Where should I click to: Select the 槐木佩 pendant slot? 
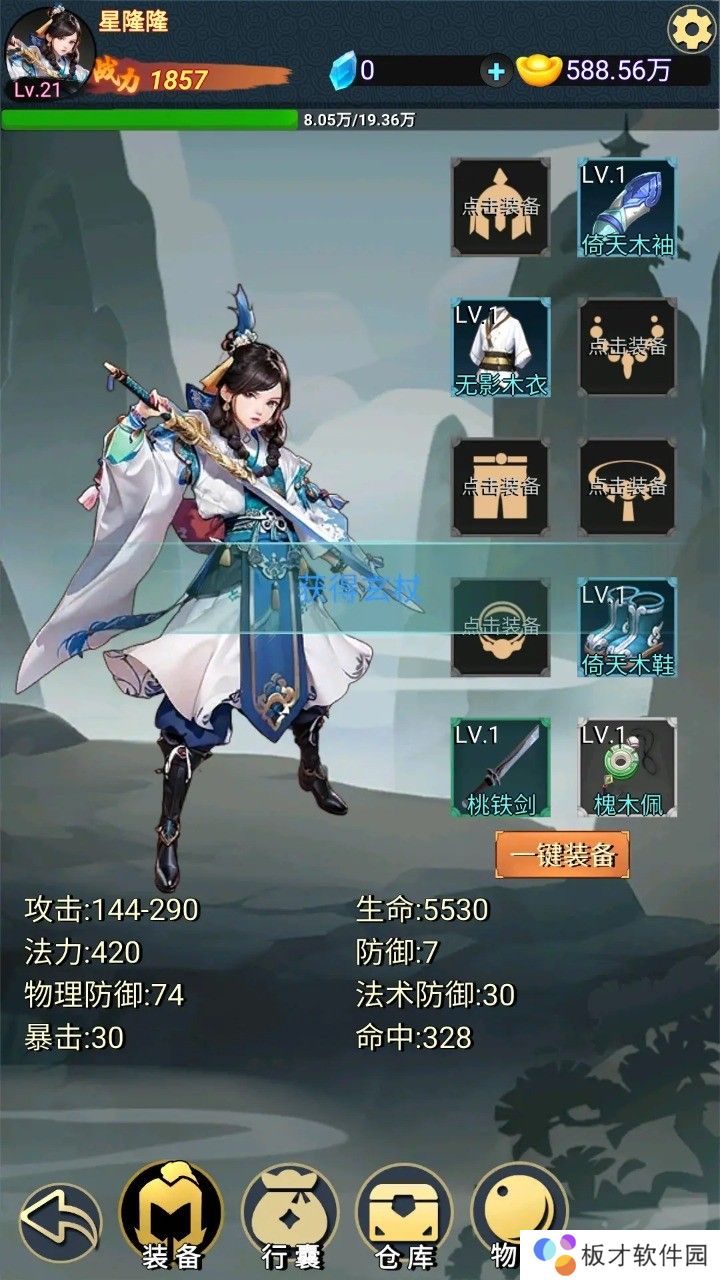[627, 767]
